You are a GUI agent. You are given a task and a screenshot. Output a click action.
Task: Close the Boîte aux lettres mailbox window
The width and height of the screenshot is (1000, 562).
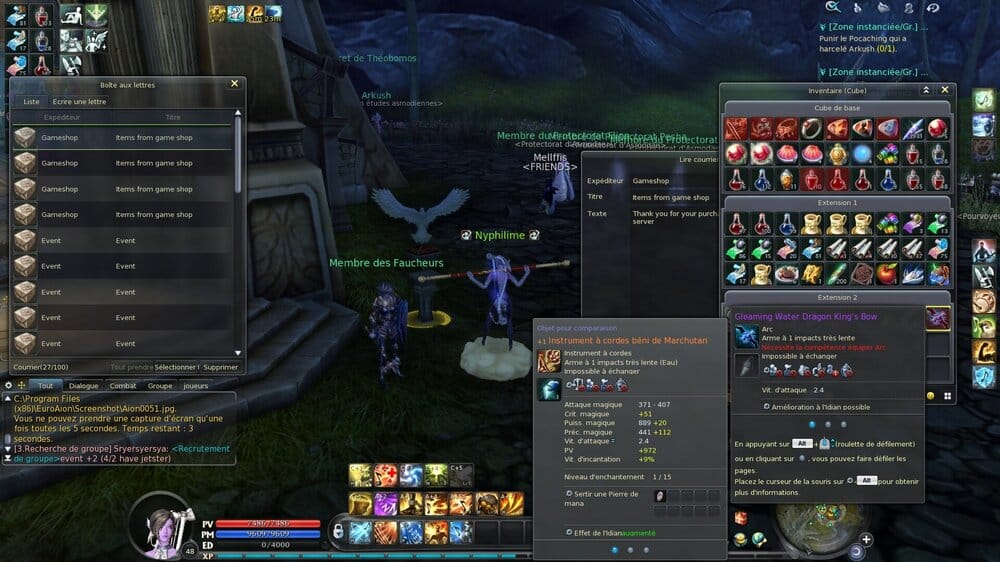(234, 84)
